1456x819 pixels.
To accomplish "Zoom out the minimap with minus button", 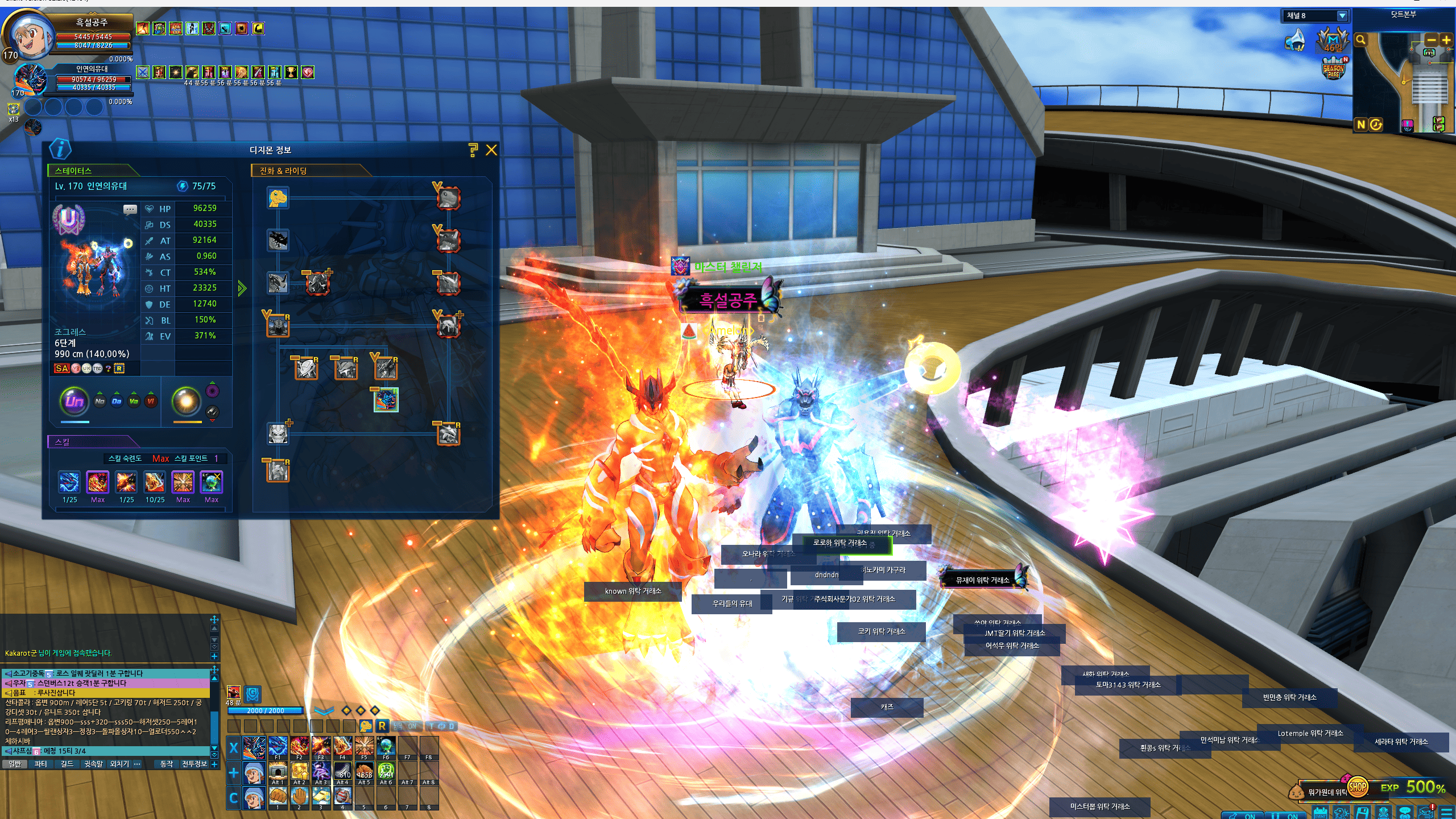I will 1432,40.
